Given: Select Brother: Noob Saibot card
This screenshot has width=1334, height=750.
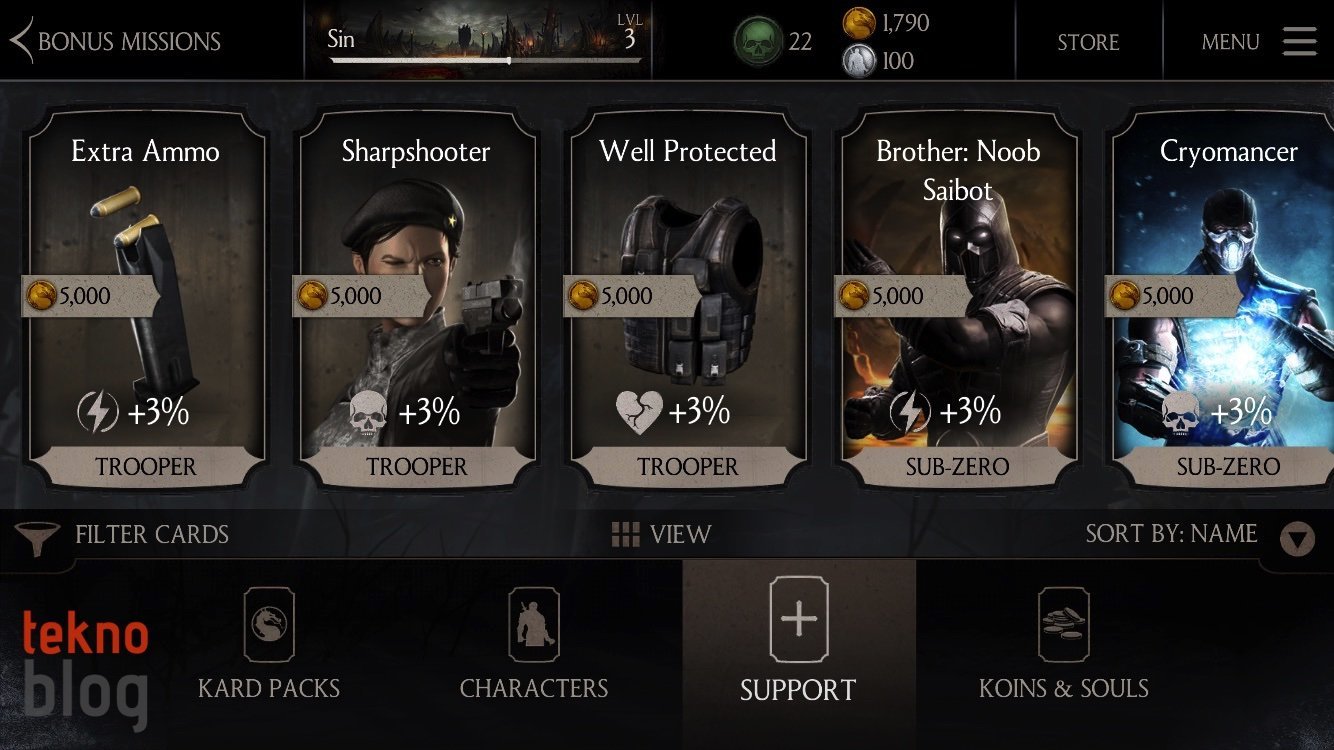Looking at the screenshot, I should coord(958,300).
